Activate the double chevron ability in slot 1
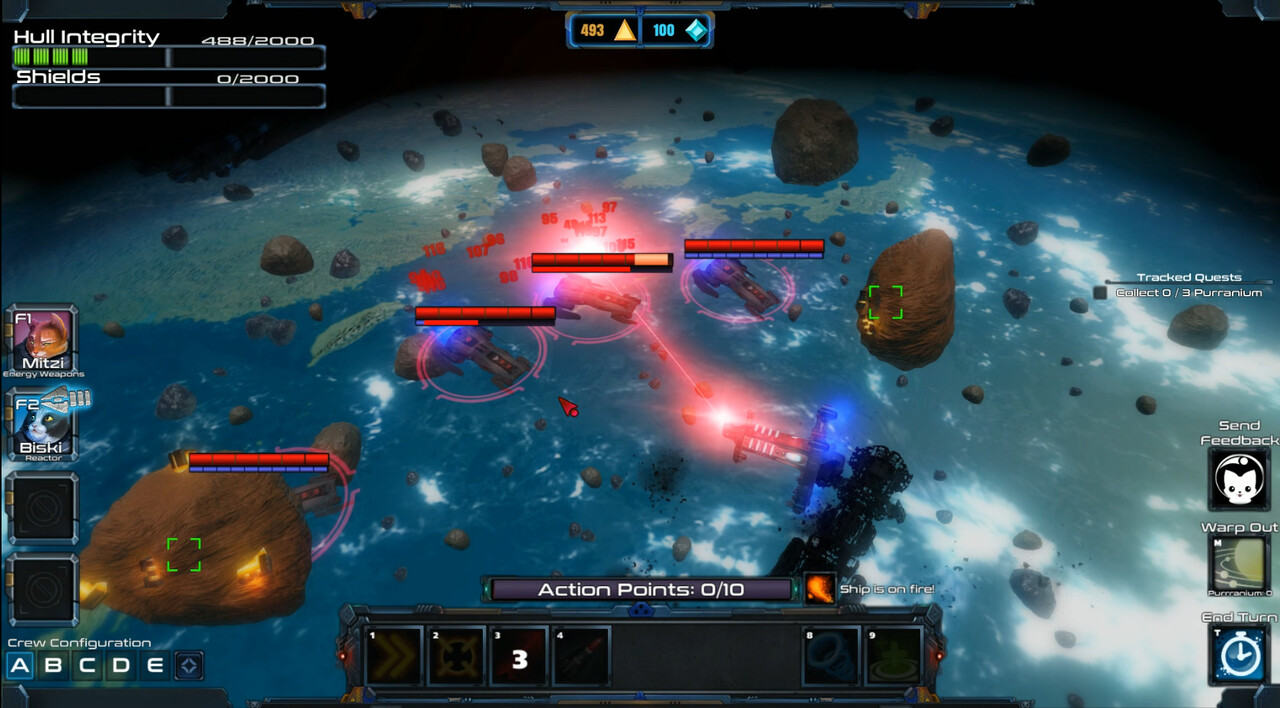The width and height of the screenshot is (1280, 708). (x=394, y=656)
